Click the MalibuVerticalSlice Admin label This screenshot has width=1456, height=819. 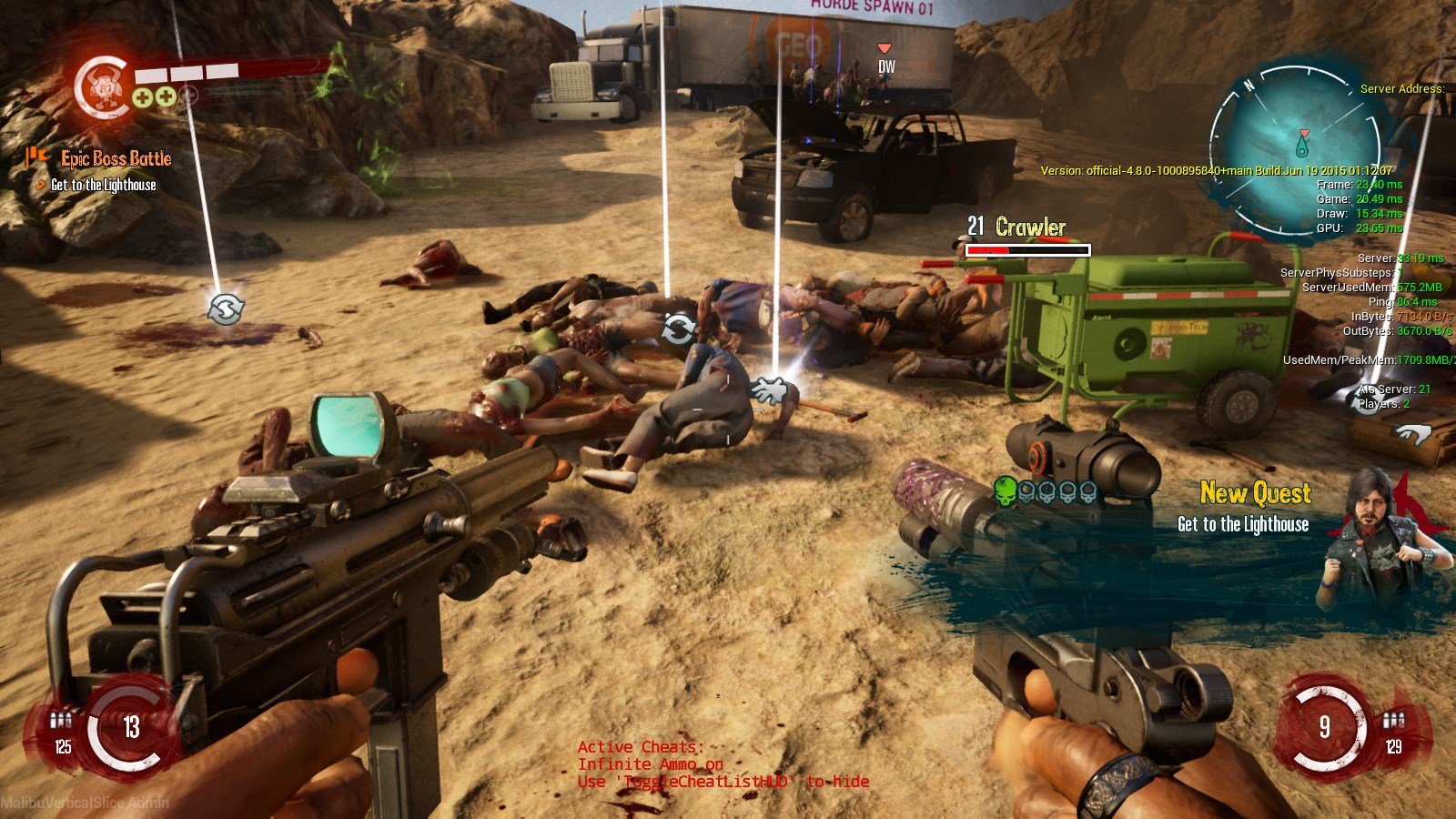84,801
